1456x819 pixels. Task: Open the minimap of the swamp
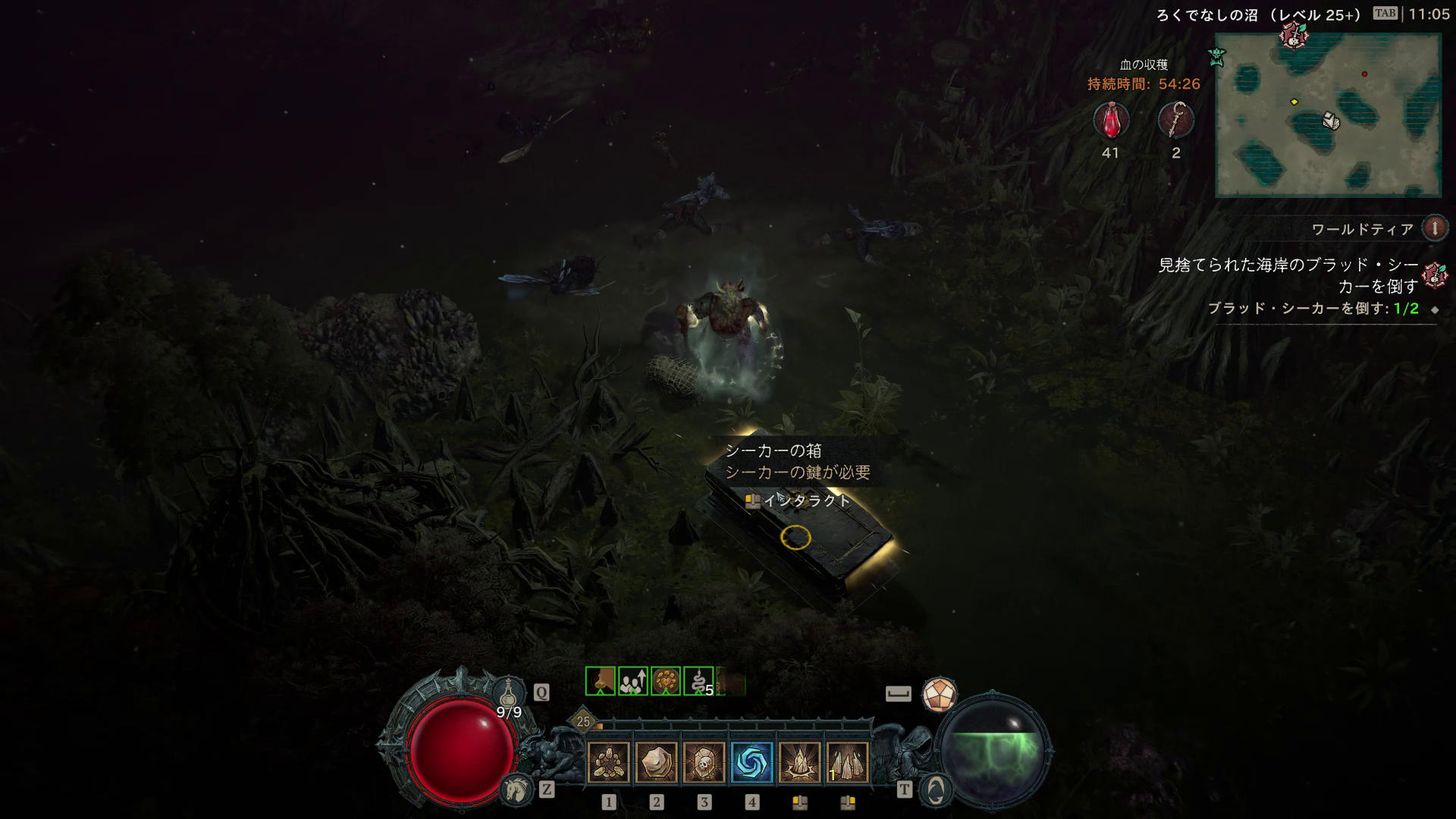pos(1328,115)
